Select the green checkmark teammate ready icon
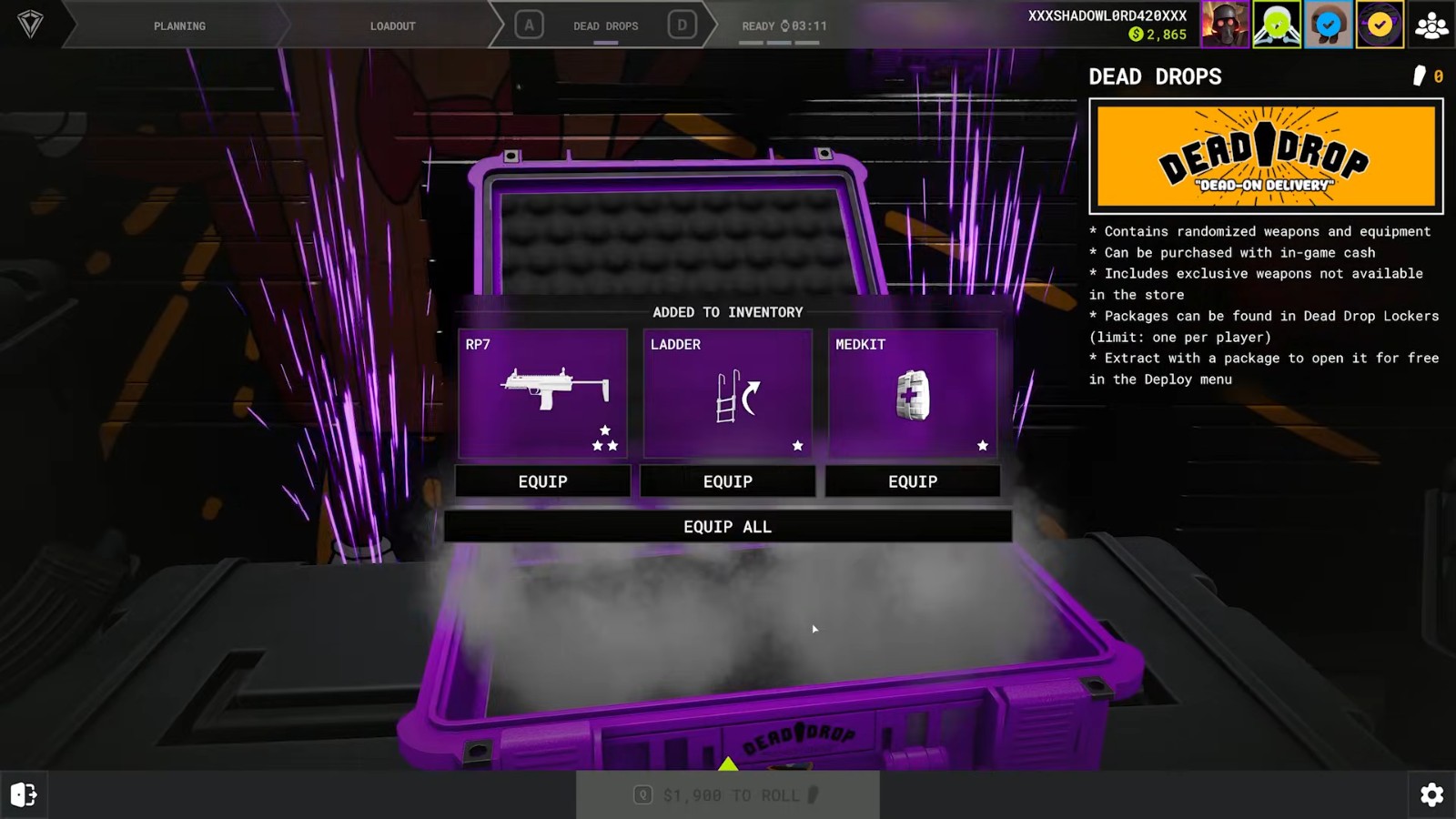 tap(1277, 25)
